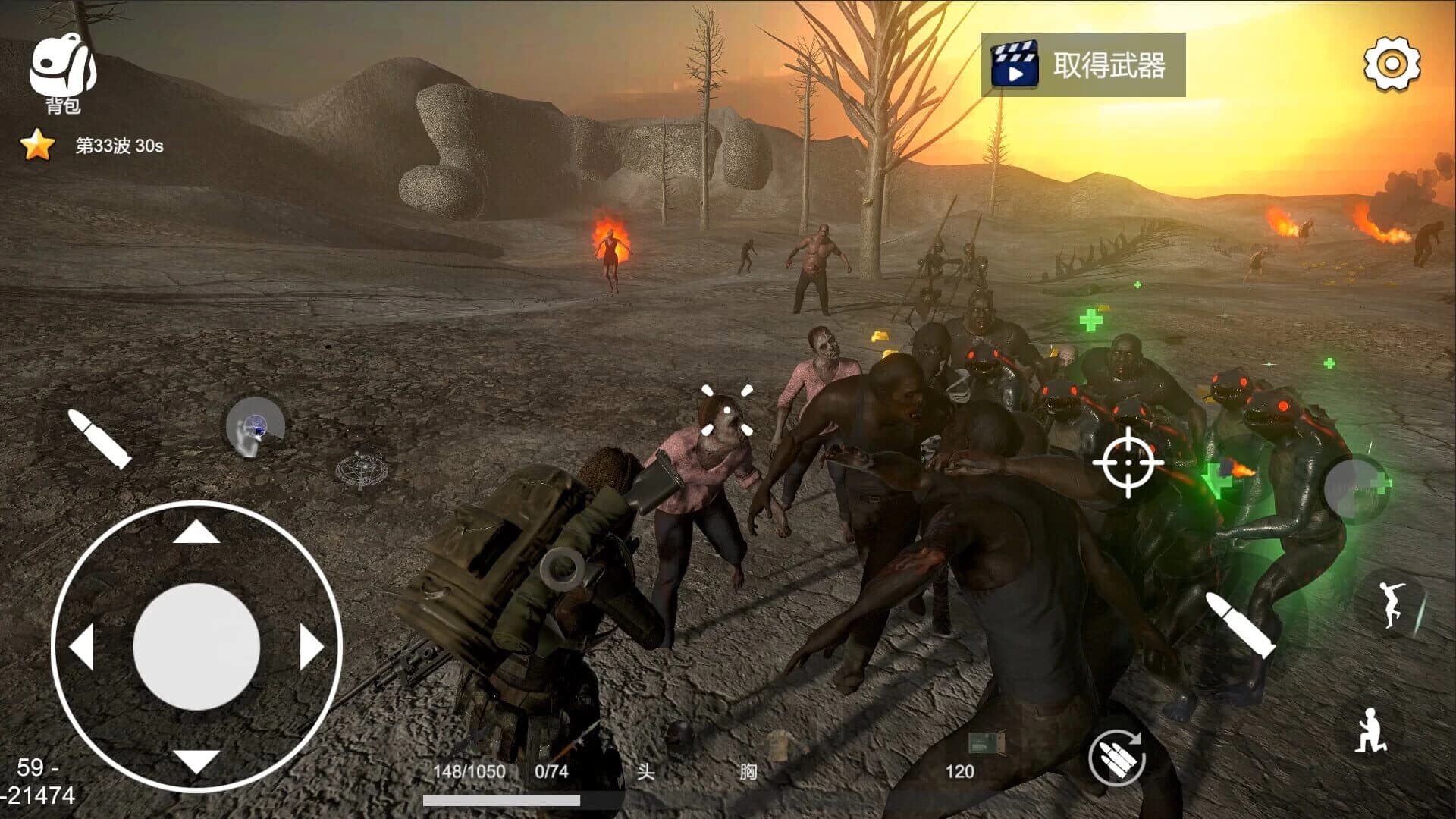Tap the 148/1050 ammo counter
This screenshot has width=1456, height=819.
(469, 770)
